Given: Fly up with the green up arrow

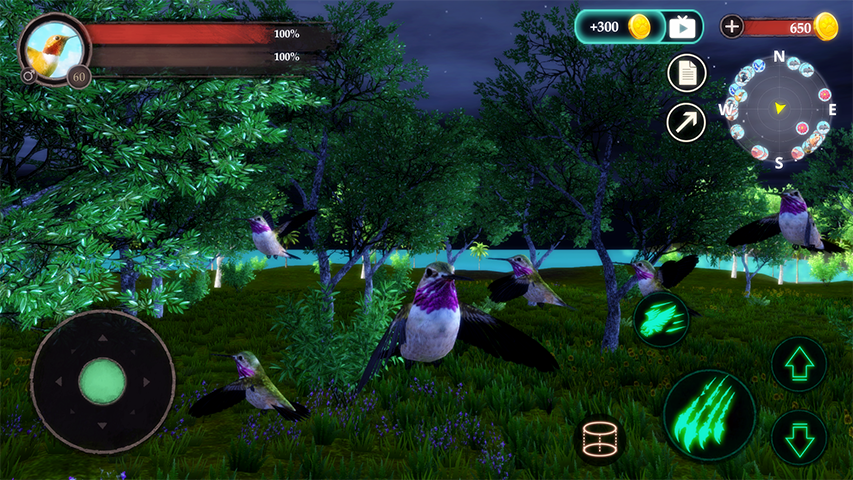Looking at the screenshot, I should click(799, 363).
